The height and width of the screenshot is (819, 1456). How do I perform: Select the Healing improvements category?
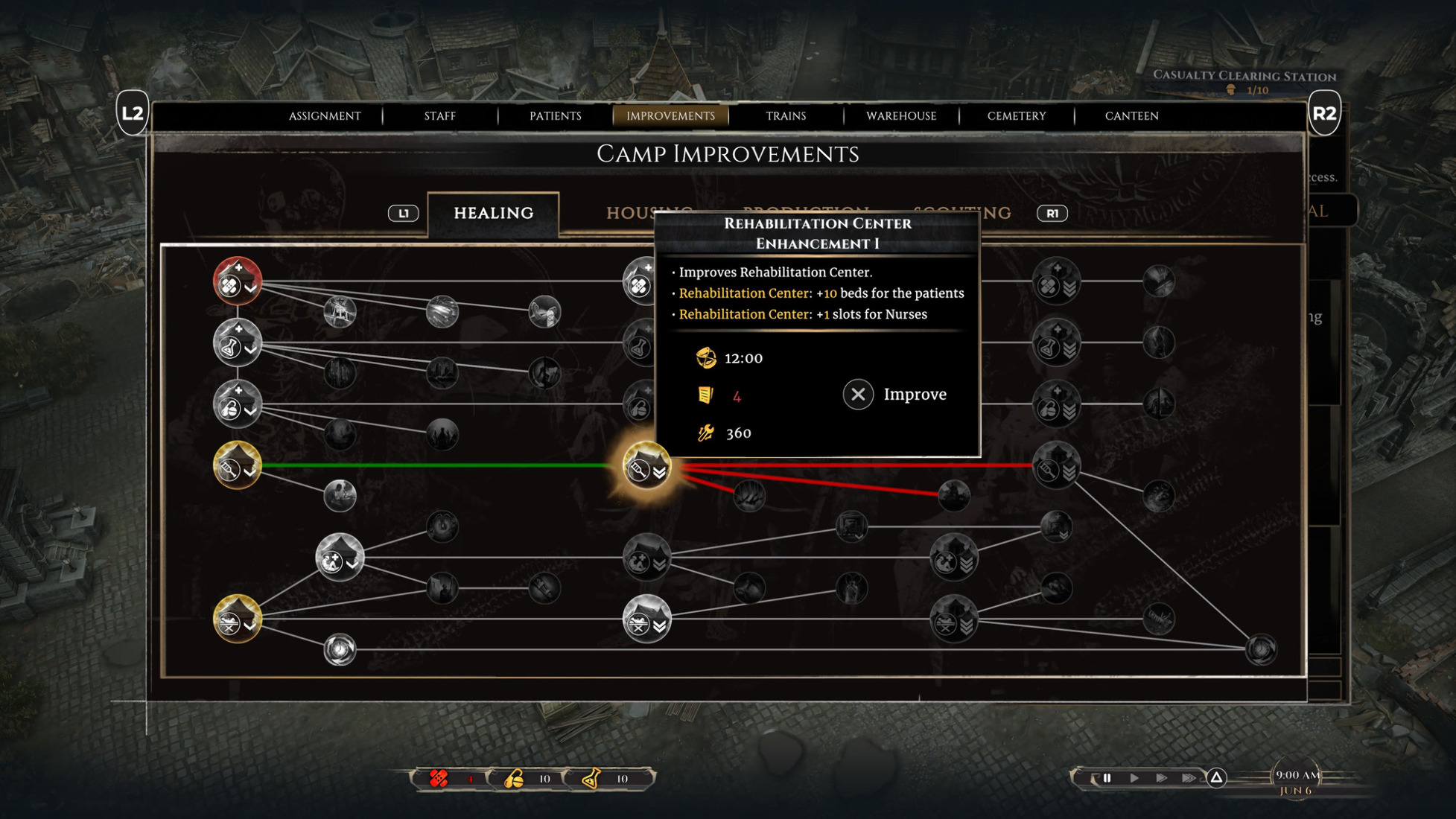(493, 214)
